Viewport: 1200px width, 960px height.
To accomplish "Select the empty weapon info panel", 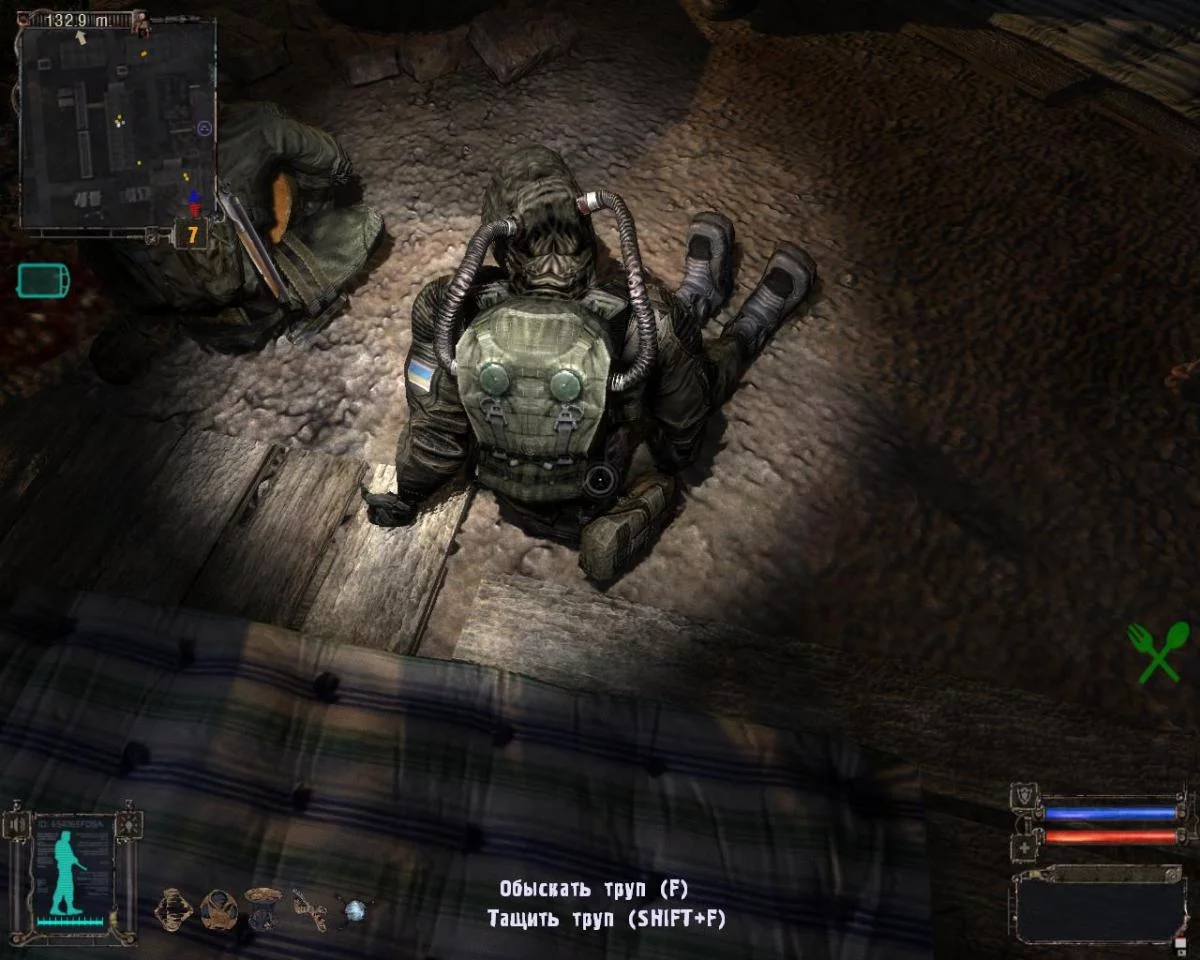I will pos(1098,907).
